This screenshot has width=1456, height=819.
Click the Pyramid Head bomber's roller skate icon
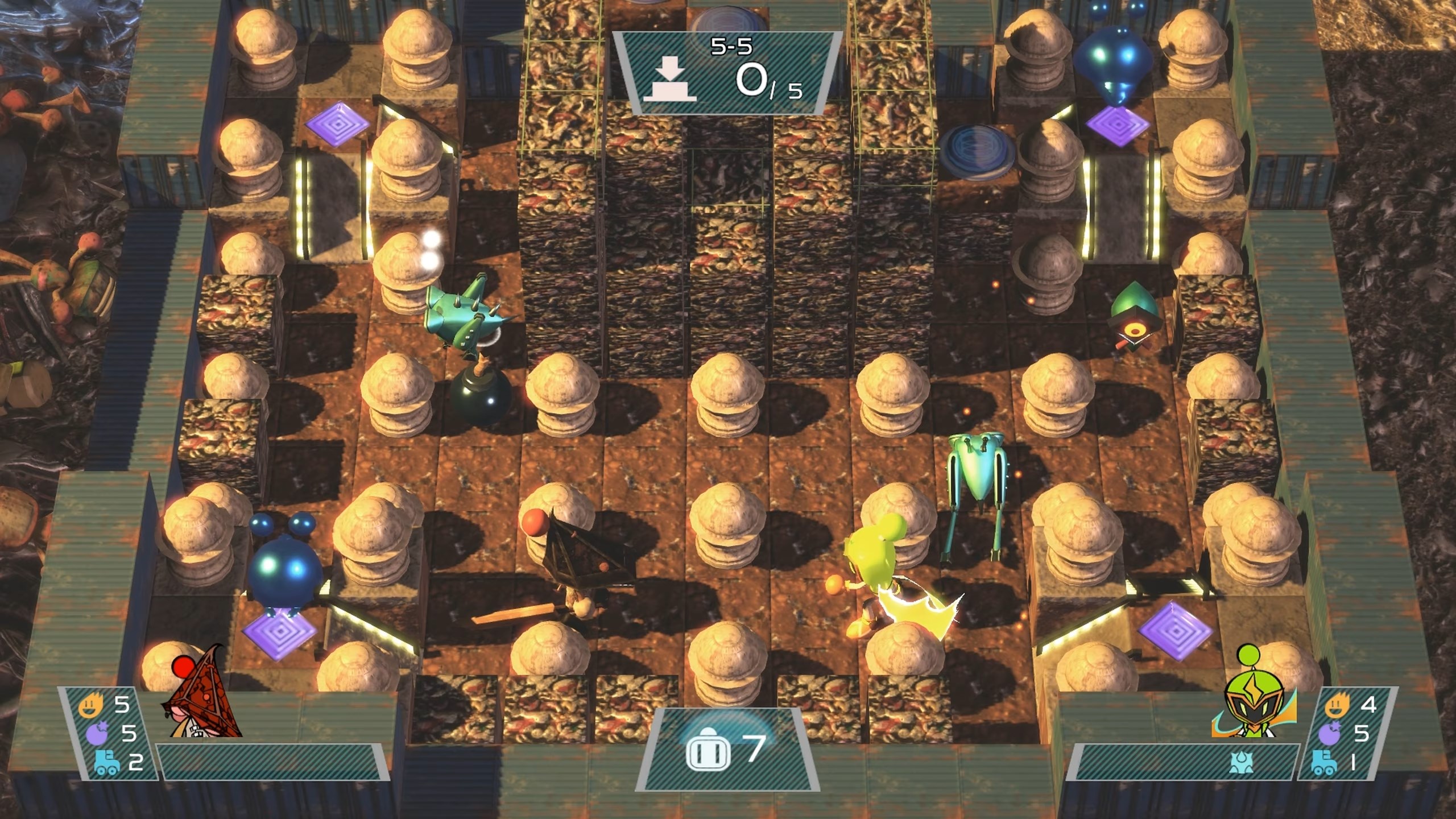pos(106,763)
